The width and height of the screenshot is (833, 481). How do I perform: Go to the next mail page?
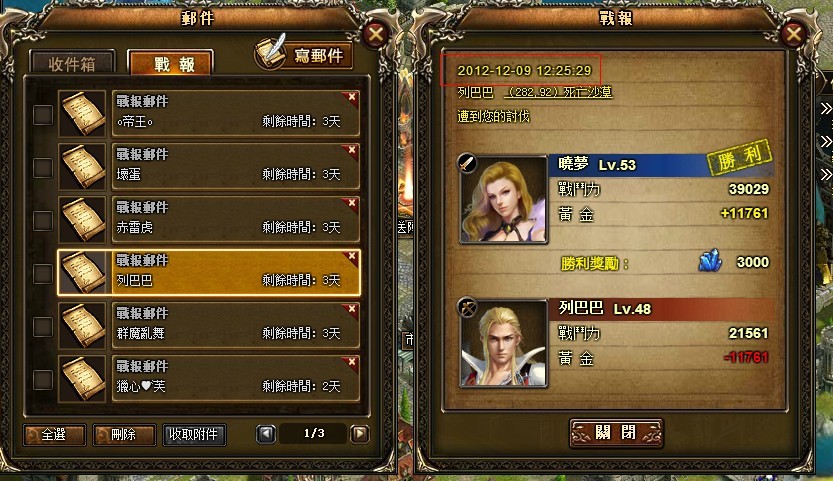click(360, 434)
